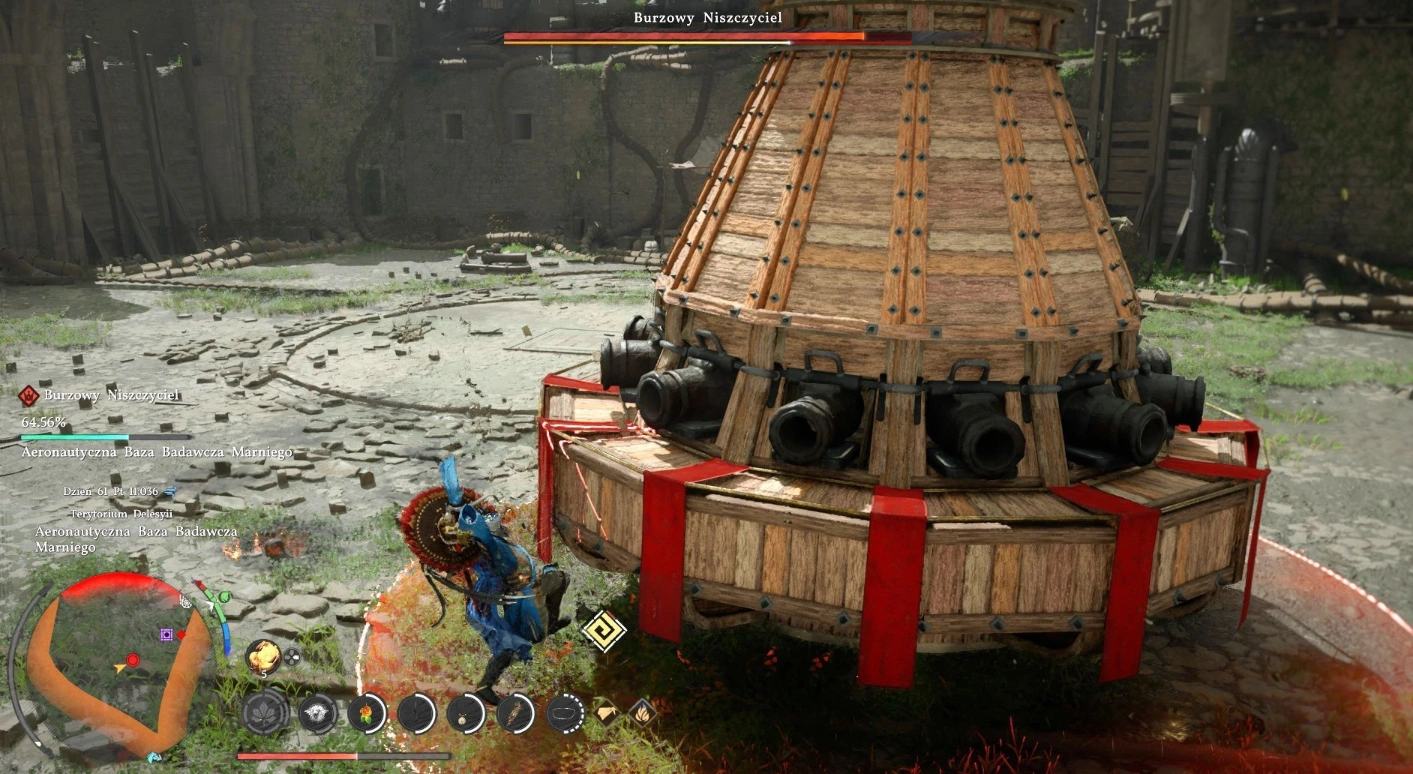Select the dashed-ring oval quickslot
The height and width of the screenshot is (774, 1413).
point(565,712)
